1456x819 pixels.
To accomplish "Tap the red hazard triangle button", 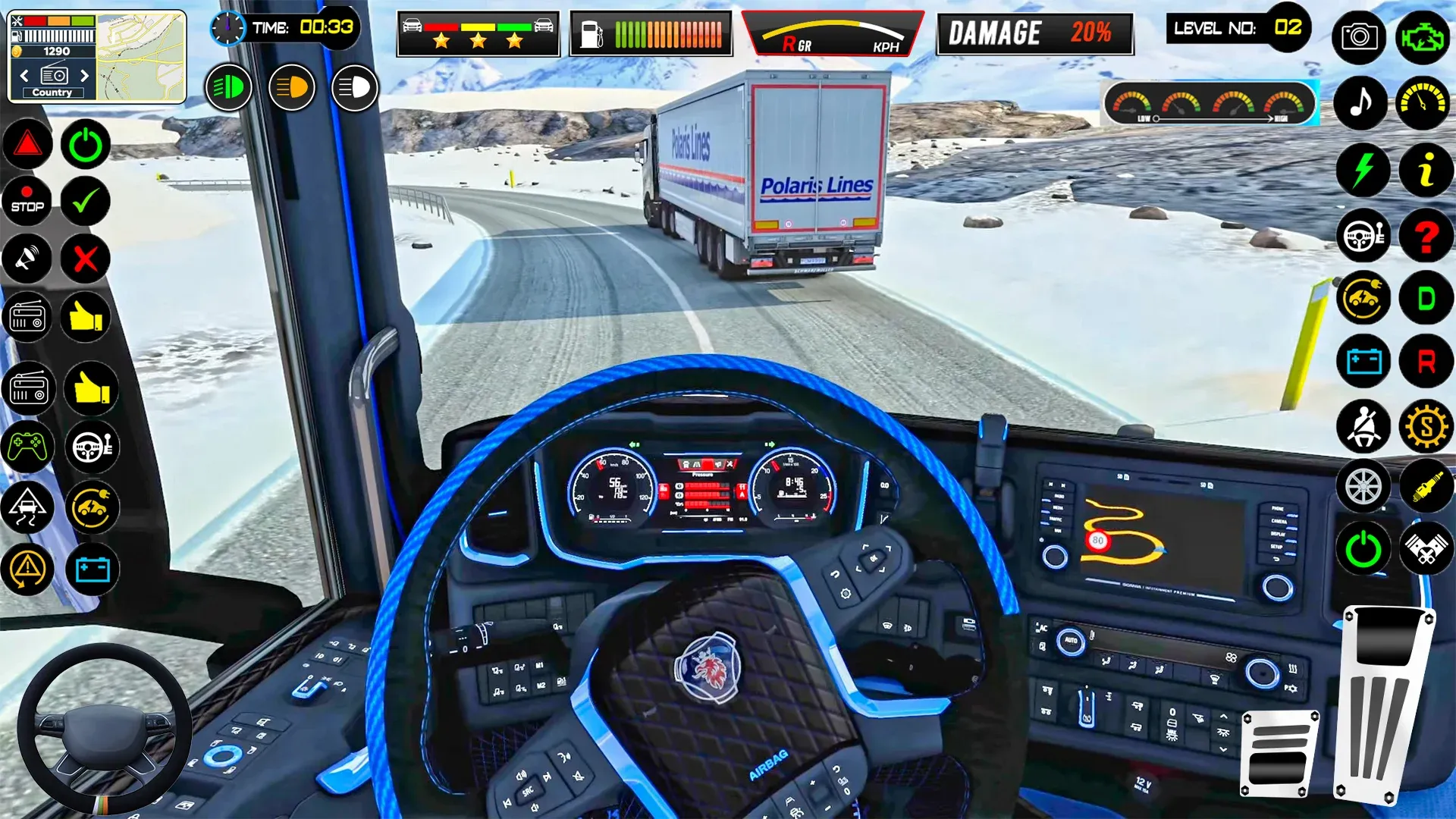I will (27, 144).
